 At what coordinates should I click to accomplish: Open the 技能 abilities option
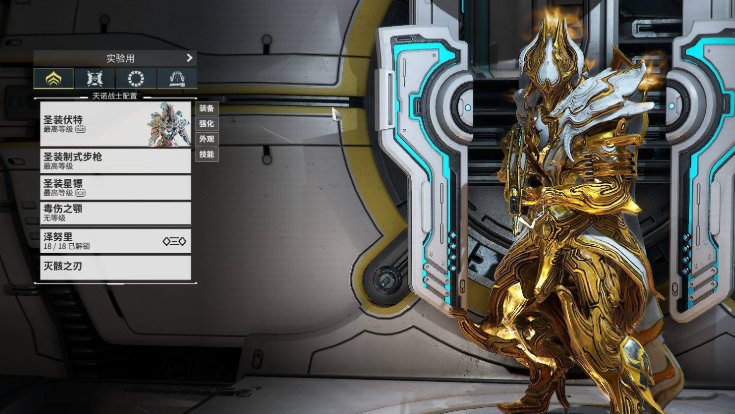[206, 155]
